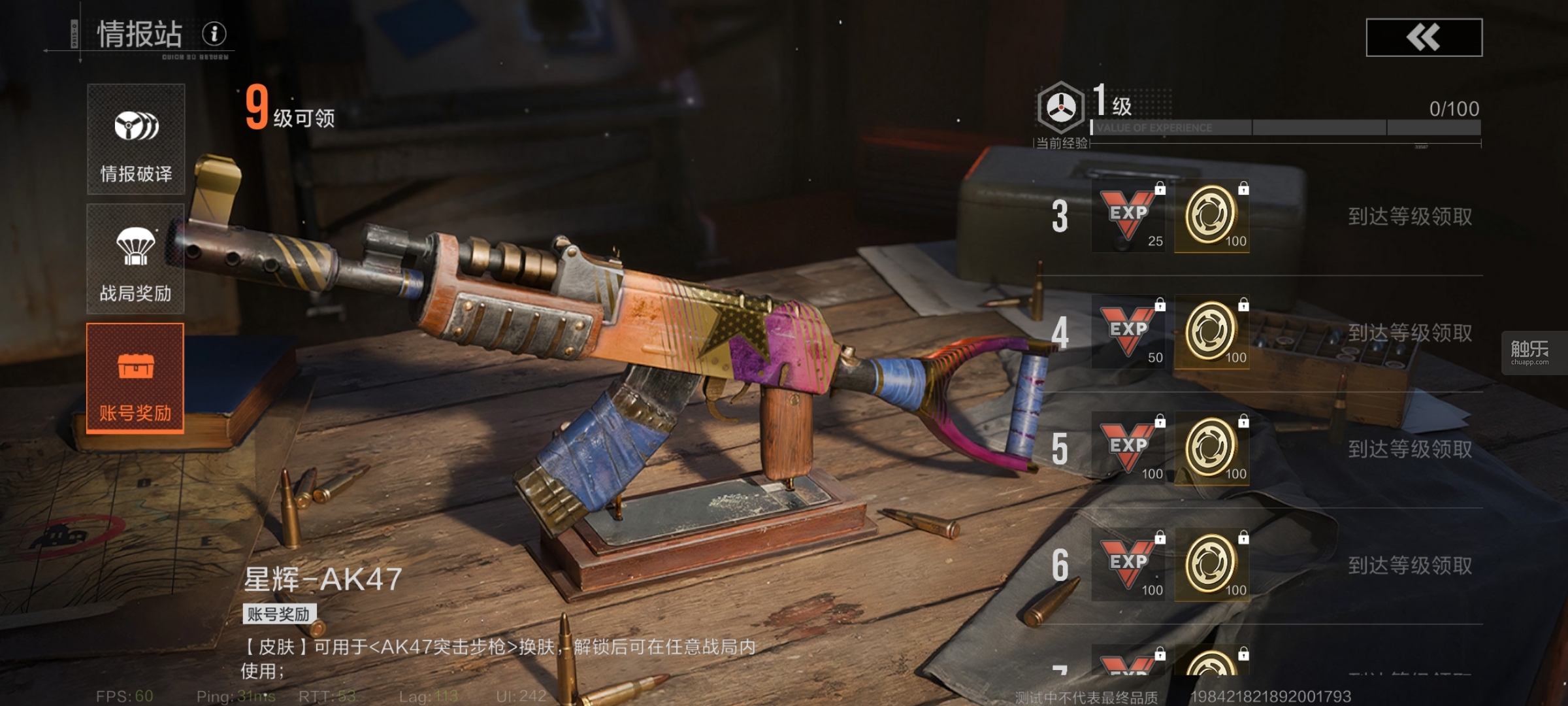Choose level 4 gold coin reward
Image resolution: width=1568 pixels, height=706 pixels.
[1212, 332]
